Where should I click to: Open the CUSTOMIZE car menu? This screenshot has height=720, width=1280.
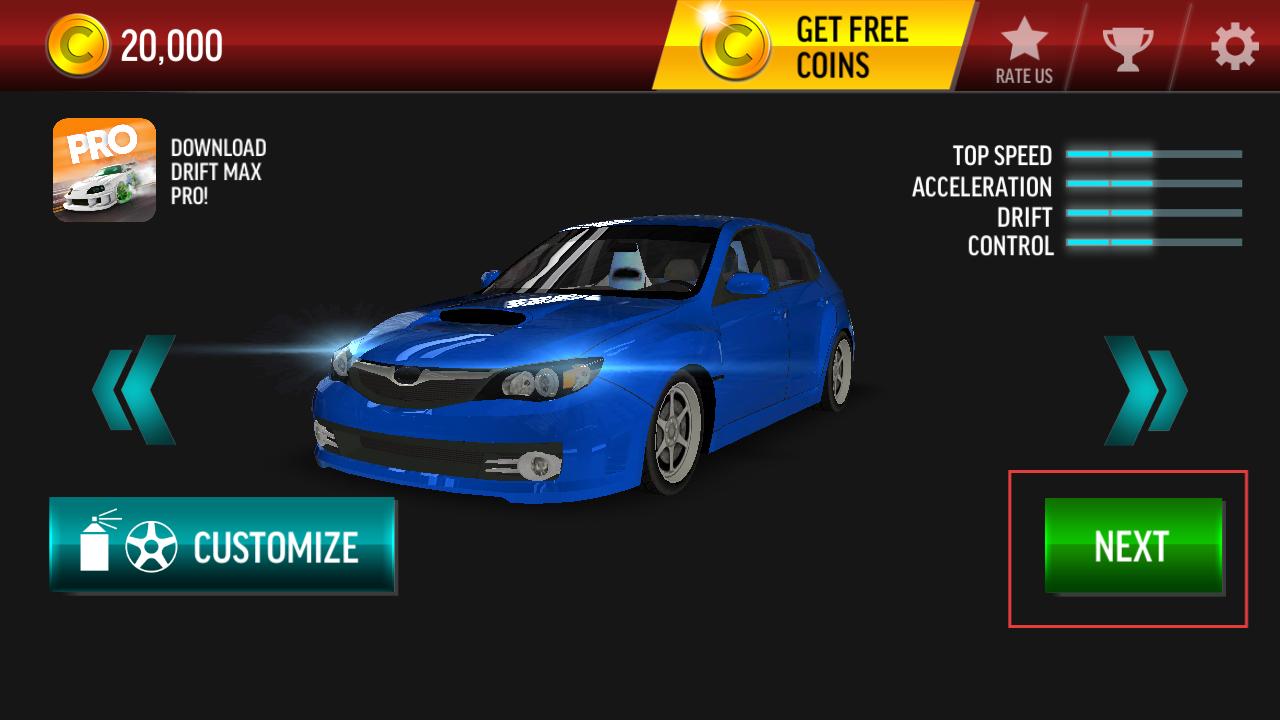click(x=222, y=546)
